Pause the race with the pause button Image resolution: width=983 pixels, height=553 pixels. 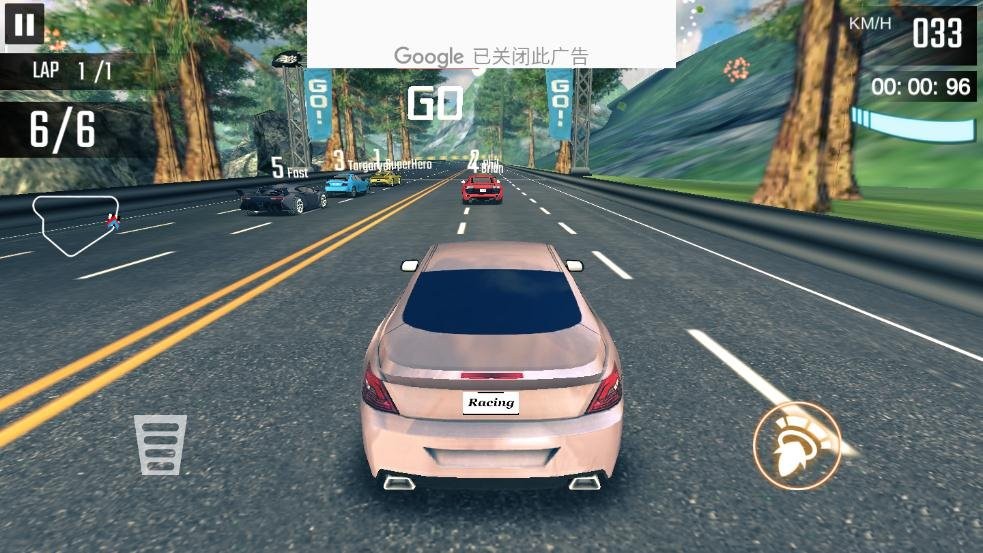coord(24,24)
